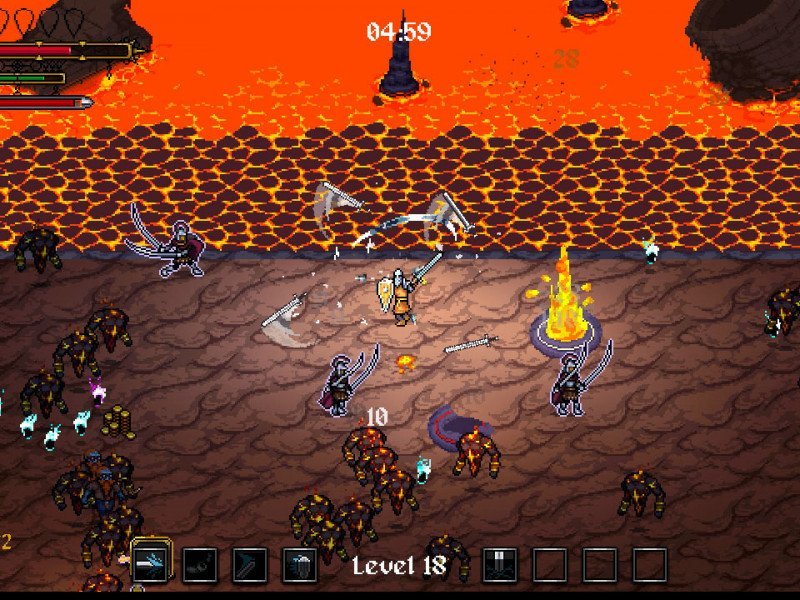800x600 pixels.
Task: Select the gold-framed thrown sword weapon slot
Action: [151, 564]
